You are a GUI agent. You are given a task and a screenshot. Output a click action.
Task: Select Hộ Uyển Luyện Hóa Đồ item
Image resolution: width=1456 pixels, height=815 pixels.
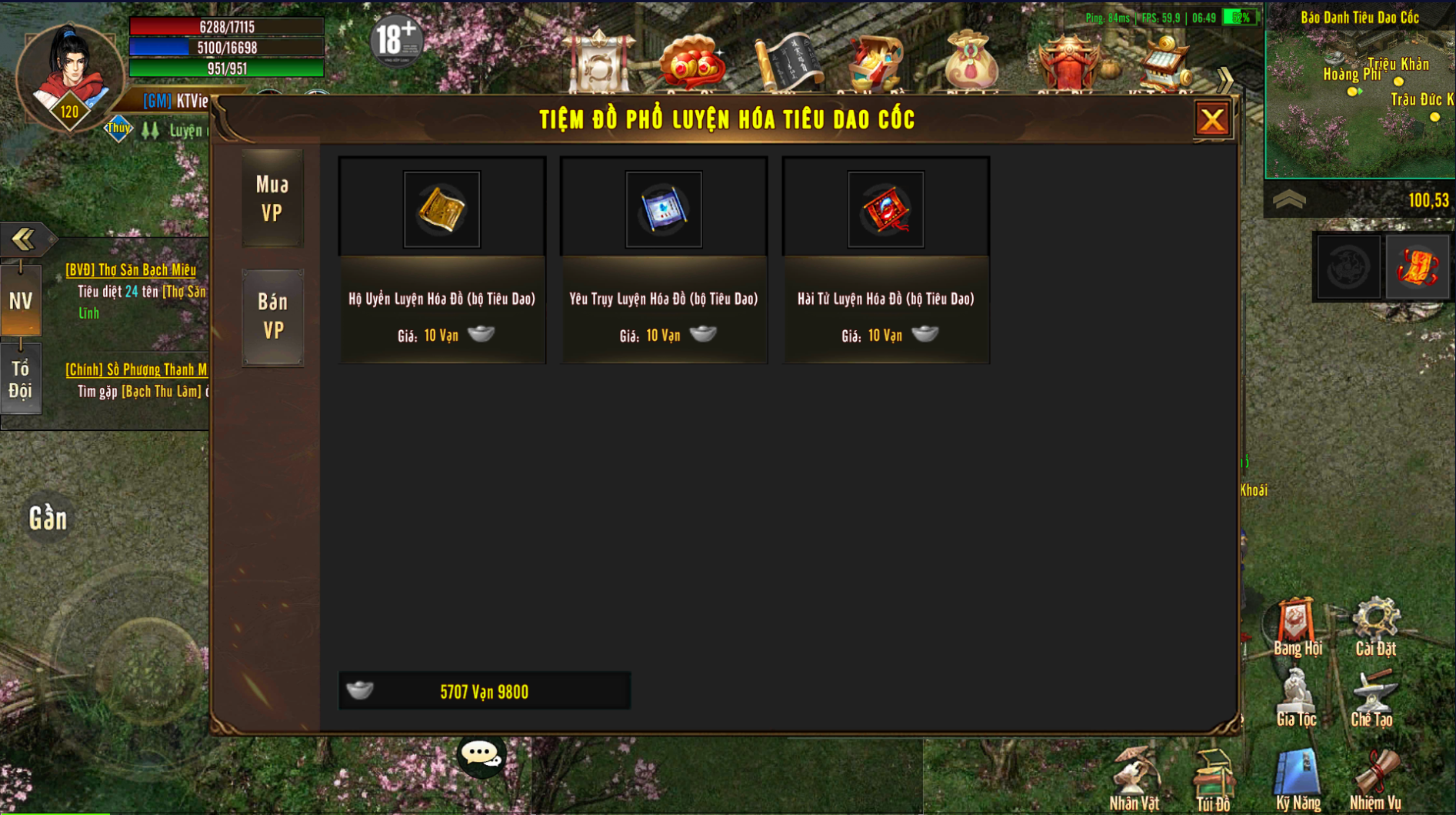[441, 209]
